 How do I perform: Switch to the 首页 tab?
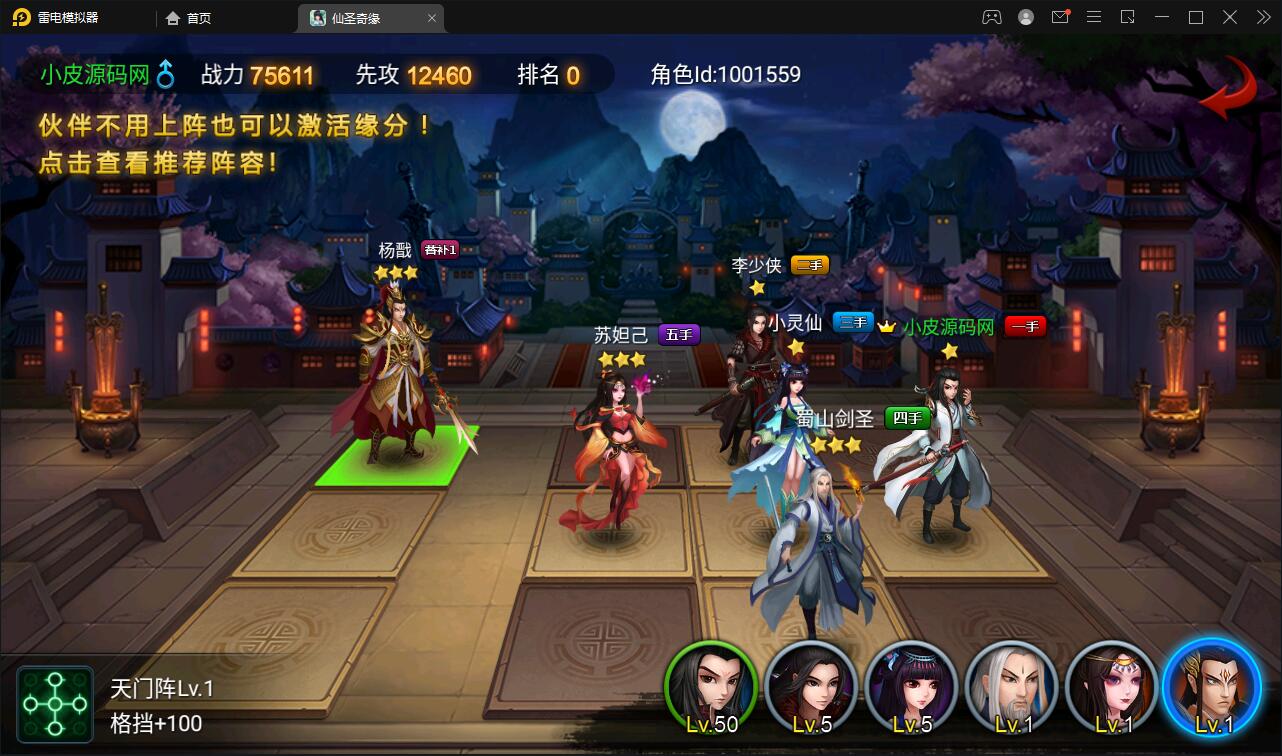pos(188,17)
